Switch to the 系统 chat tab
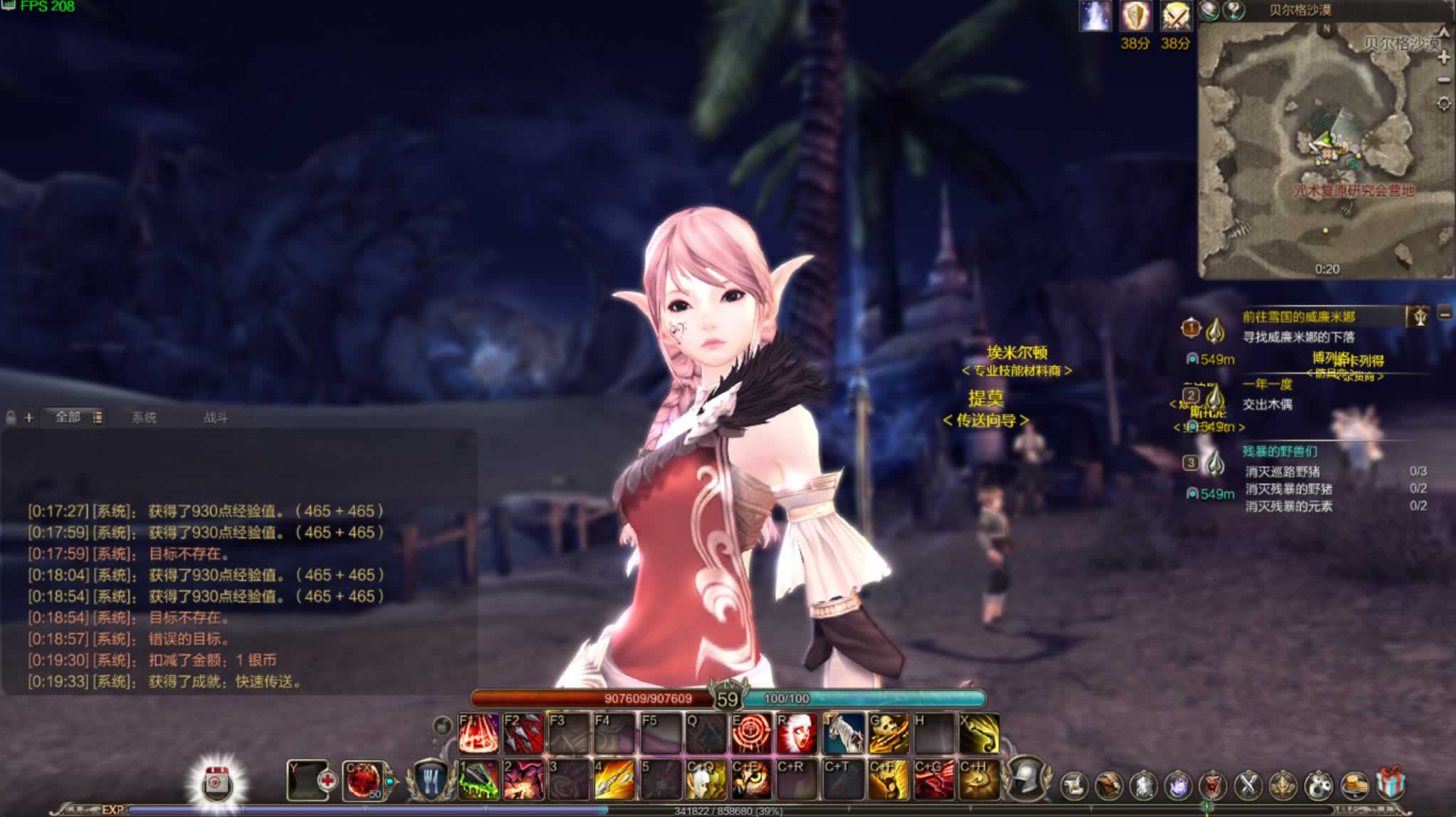This screenshot has width=1456, height=817. click(x=144, y=417)
